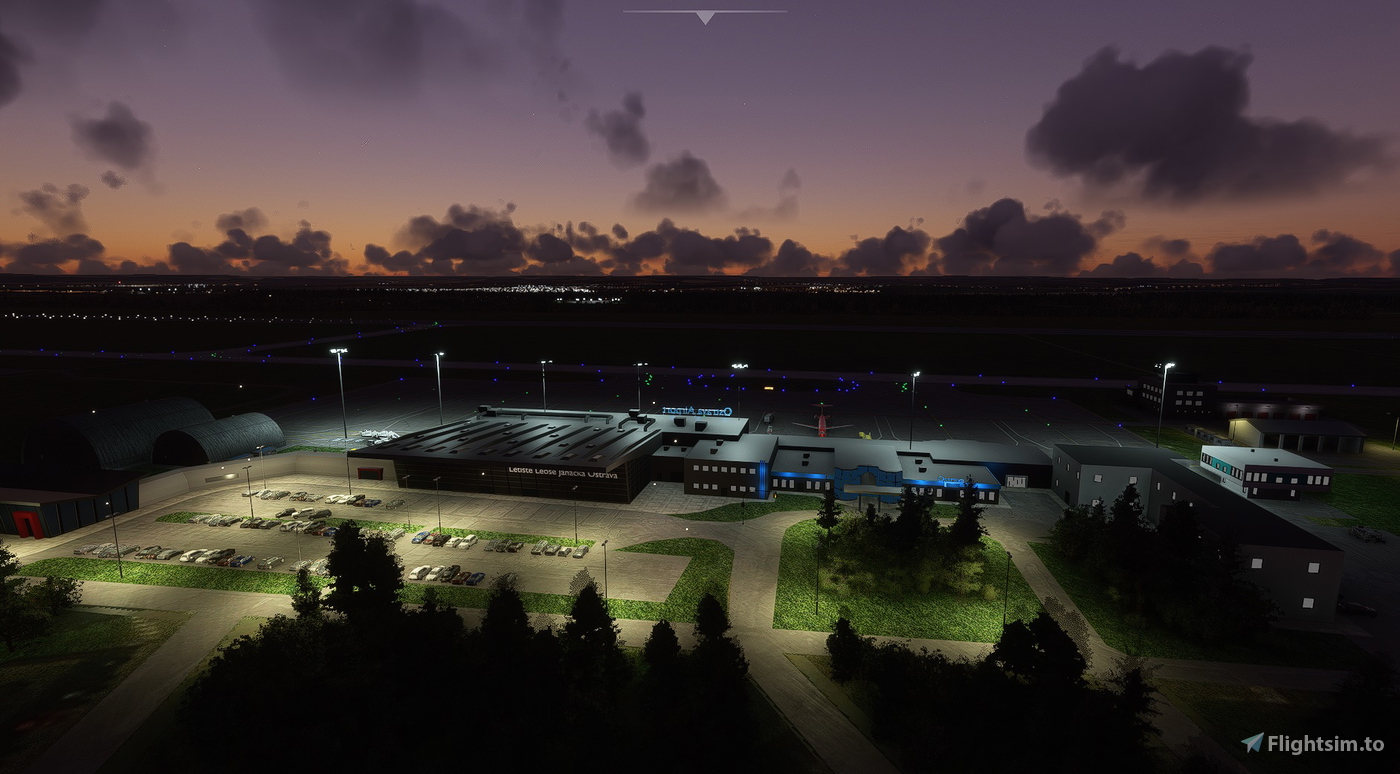
Task: Expand the toolbar drop-down arrow handle
Action: (x=705, y=17)
